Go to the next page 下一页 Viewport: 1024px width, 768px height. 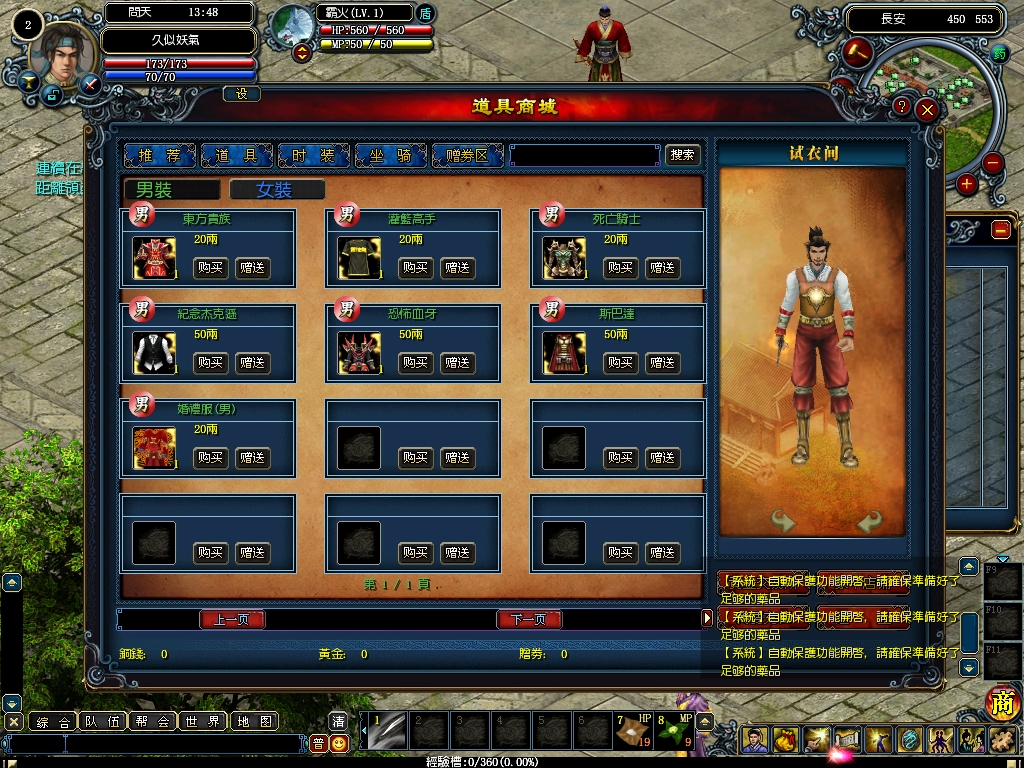(x=529, y=620)
